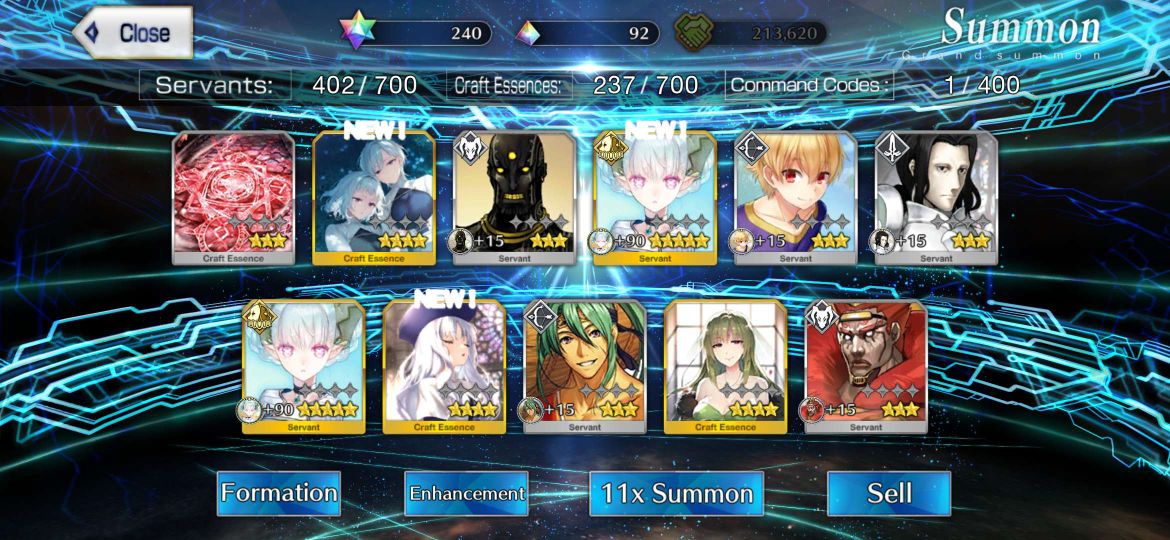Open the green-haired woman Craft Essence card
Image resolution: width=1170 pixels, height=540 pixels.
[x=725, y=366]
